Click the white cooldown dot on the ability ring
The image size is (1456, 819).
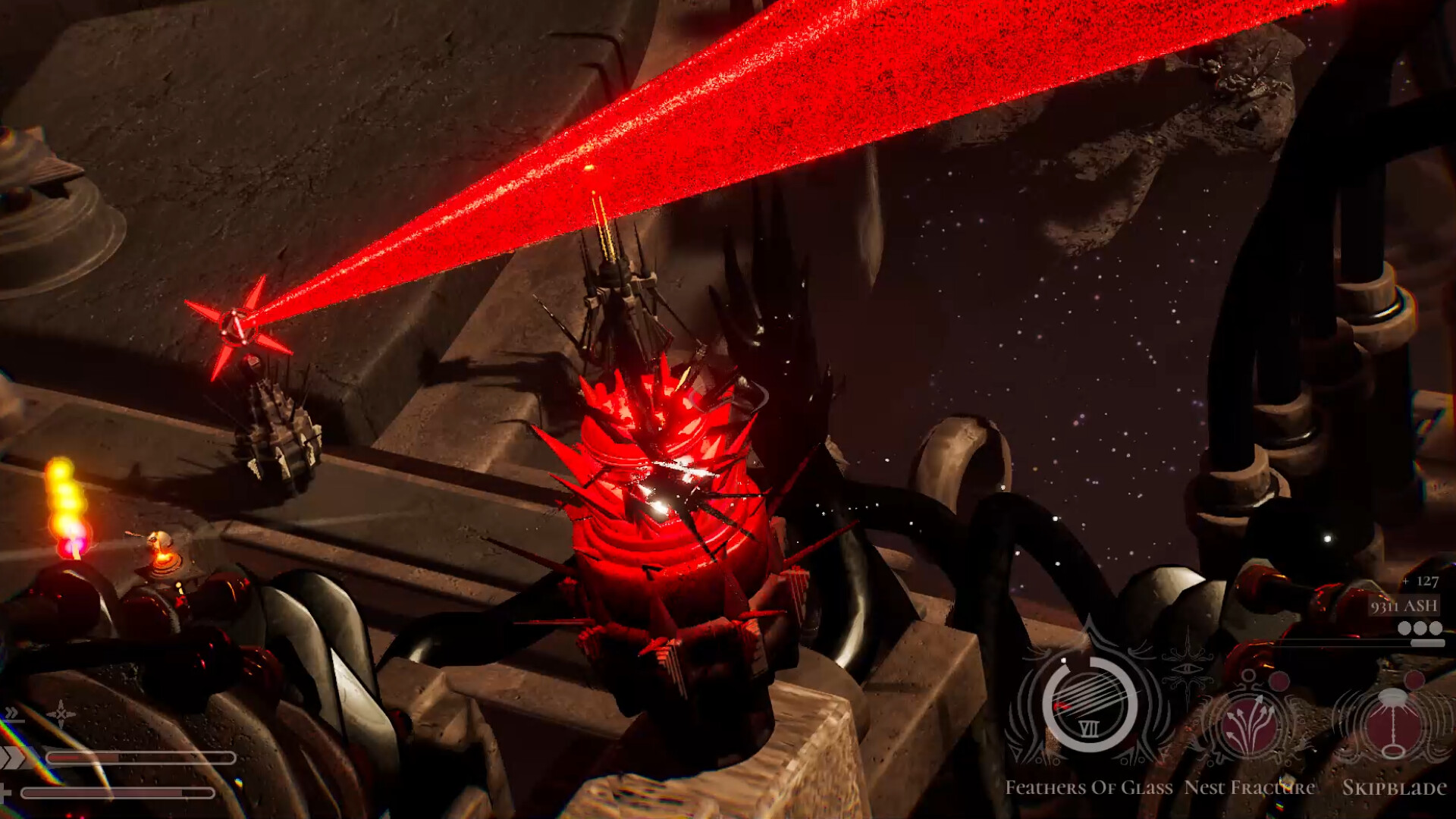(1064, 660)
